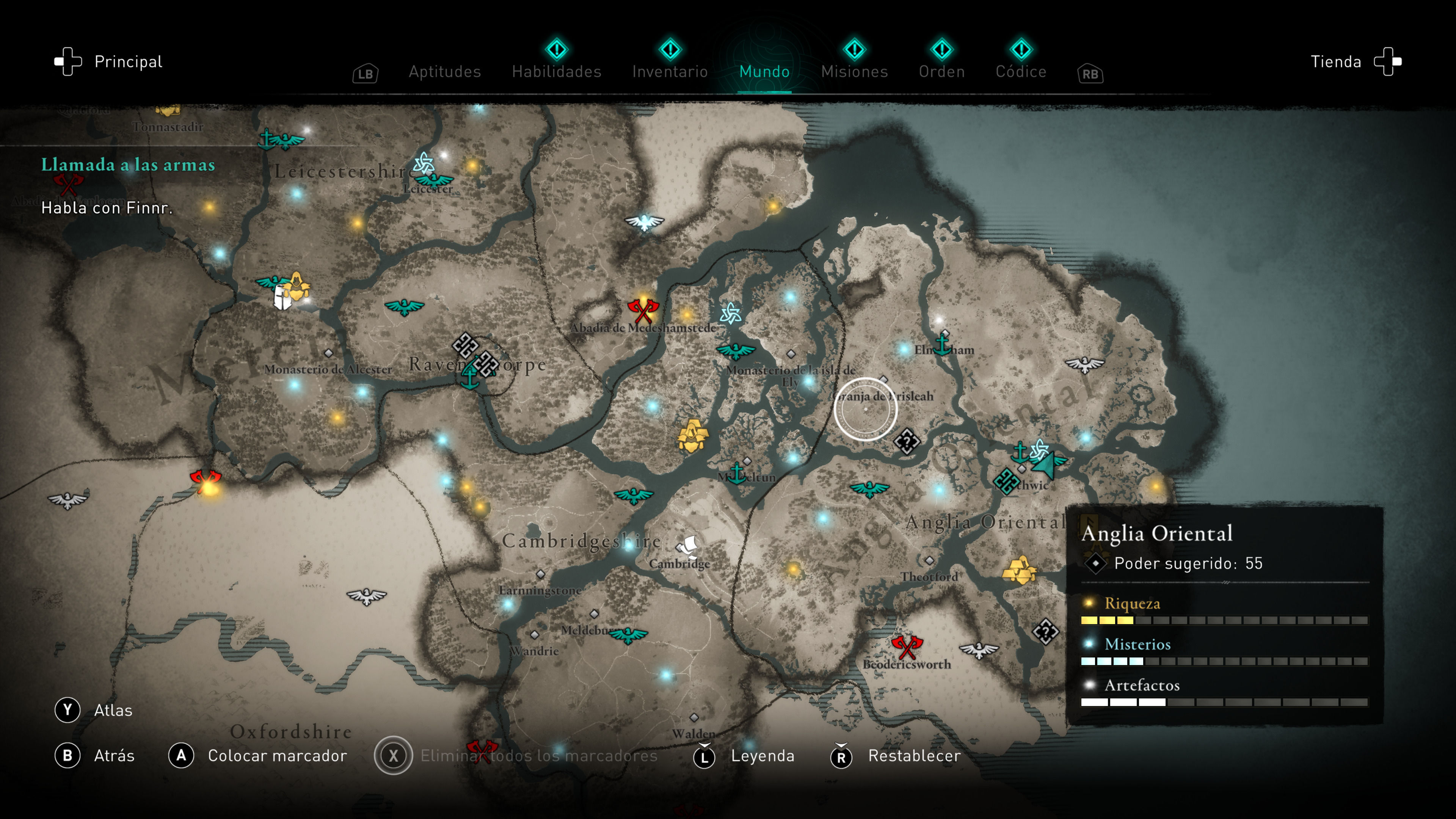This screenshot has width=1456, height=819.
Task: Select the raid marker at Abadía de Medeshamstede
Action: click(x=643, y=310)
